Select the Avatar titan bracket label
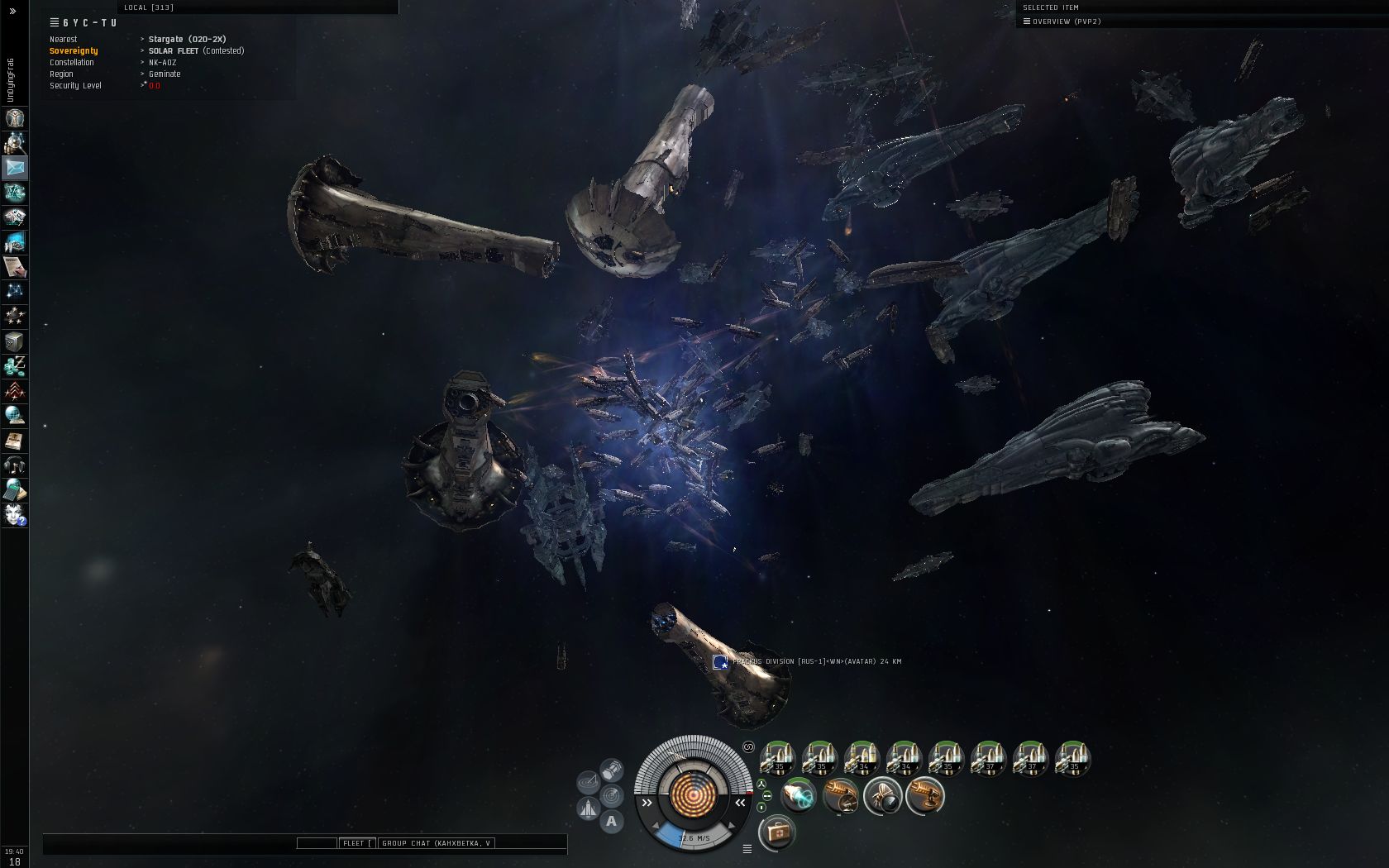Screen dimensions: 1389x868 tap(816, 661)
